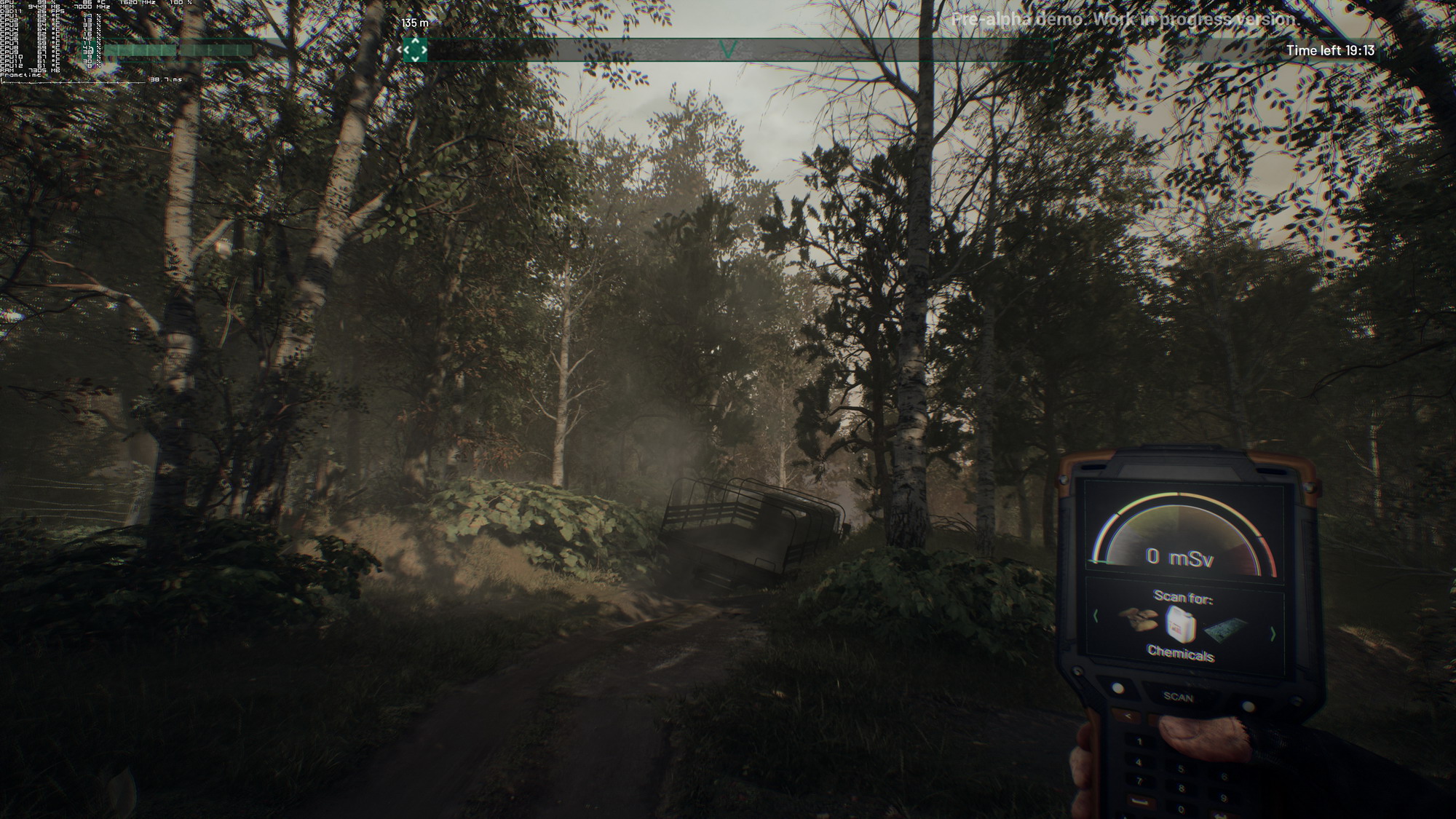Pick the circuit board scan item
Image resolution: width=1456 pixels, height=819 pixels.
coord(1227,628)
